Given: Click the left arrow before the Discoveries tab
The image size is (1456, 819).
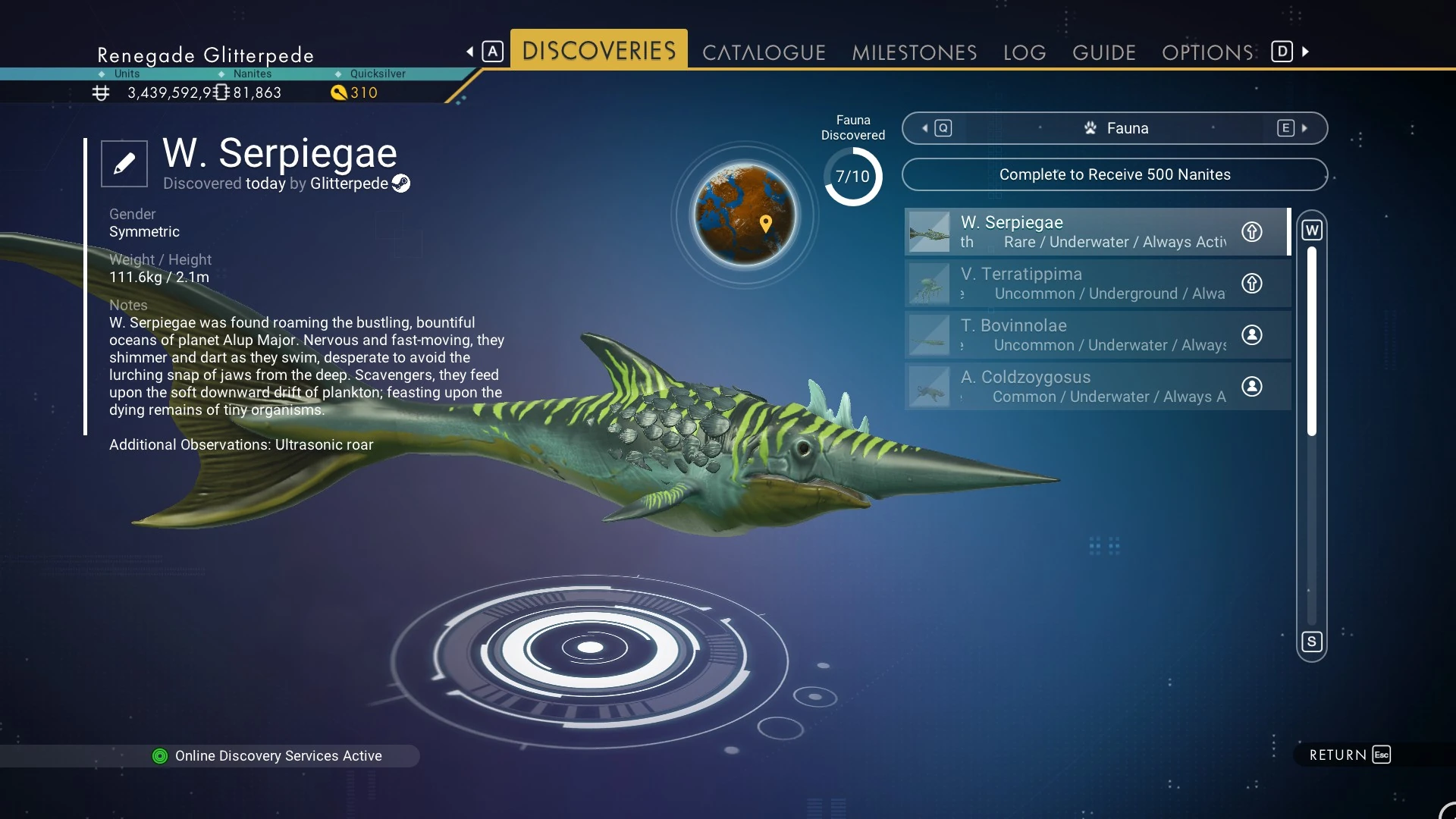Looking at the screenshot, I should tap(470, 52).
